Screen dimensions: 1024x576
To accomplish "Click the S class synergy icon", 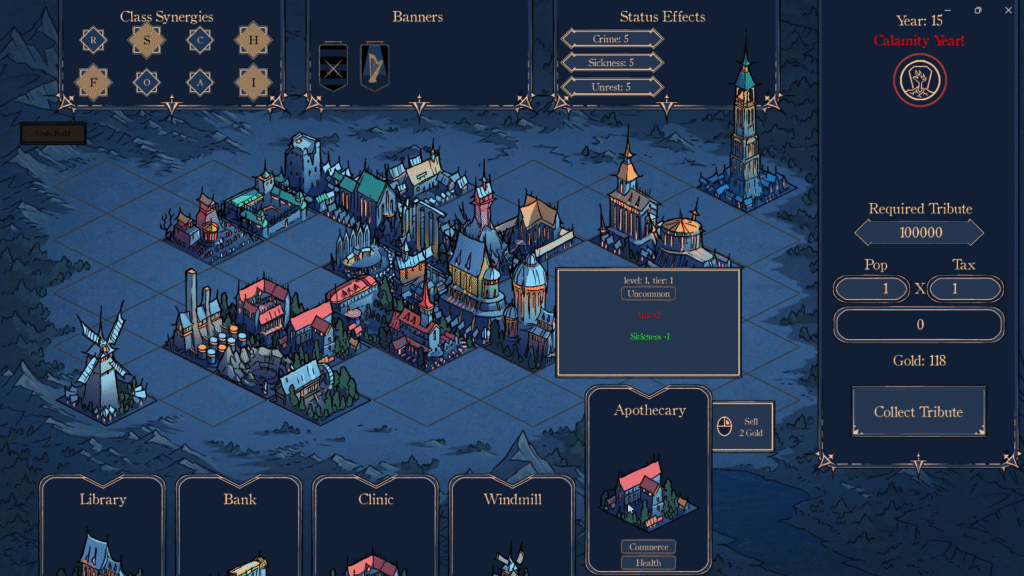I will pos(147,40).
